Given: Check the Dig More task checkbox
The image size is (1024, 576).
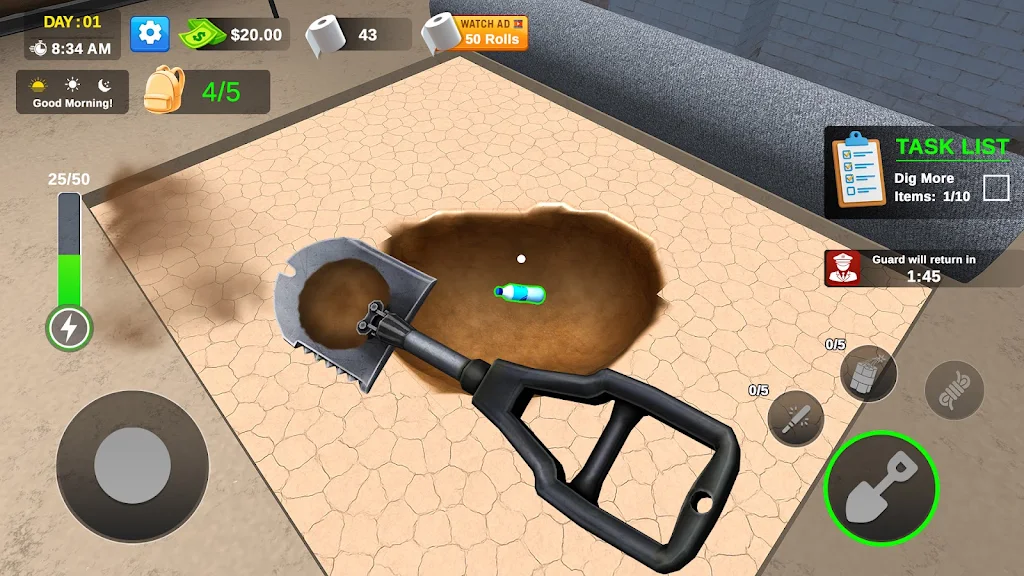Looking at the screenshot, I should (x=996, y=188).
